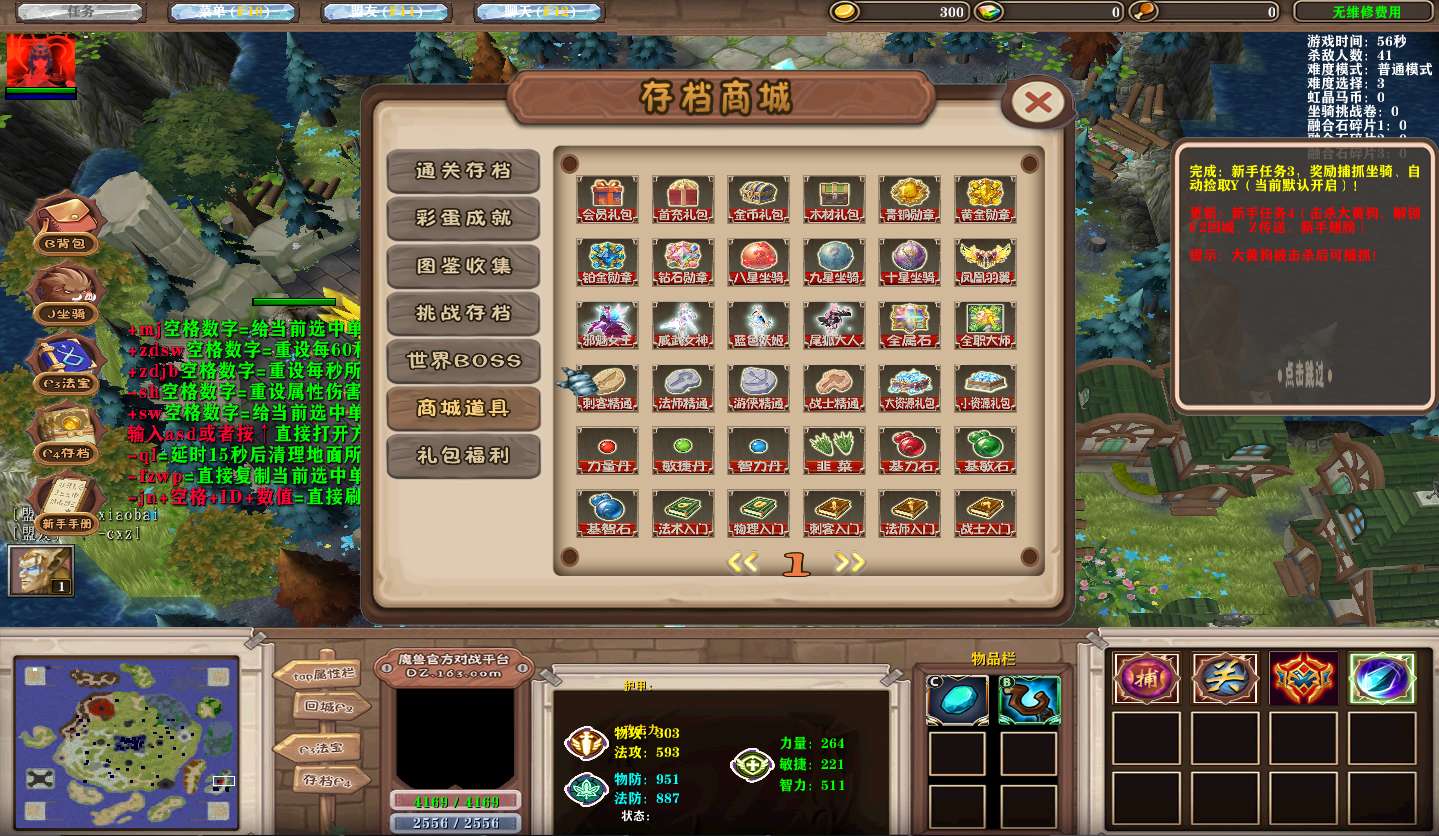This screenshot has height=836, width=1439.
Task: Click 点击跳过 to skip the quest tip
Action: coord(1305,375)
